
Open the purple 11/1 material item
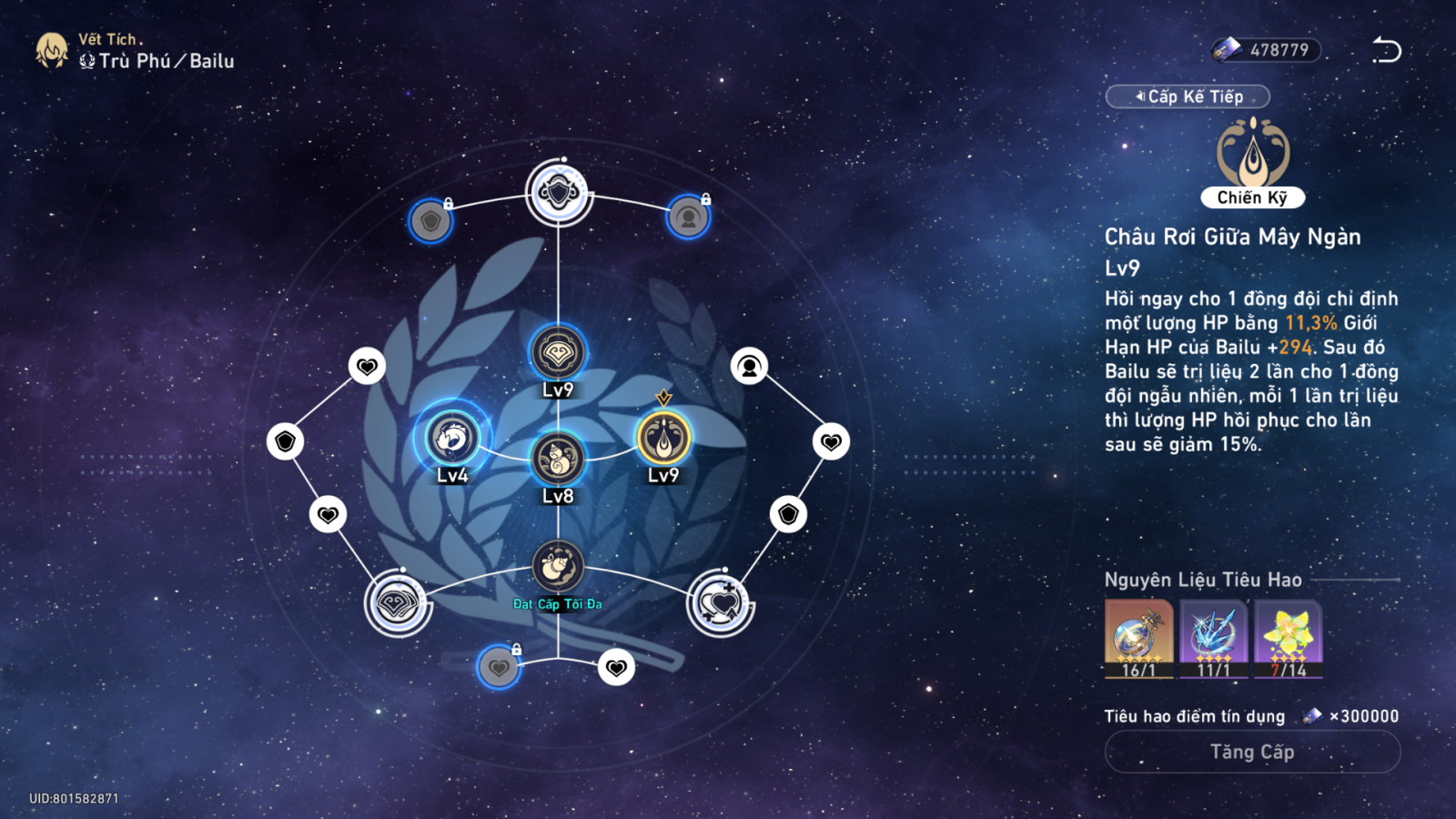(x=1213, y=639)
